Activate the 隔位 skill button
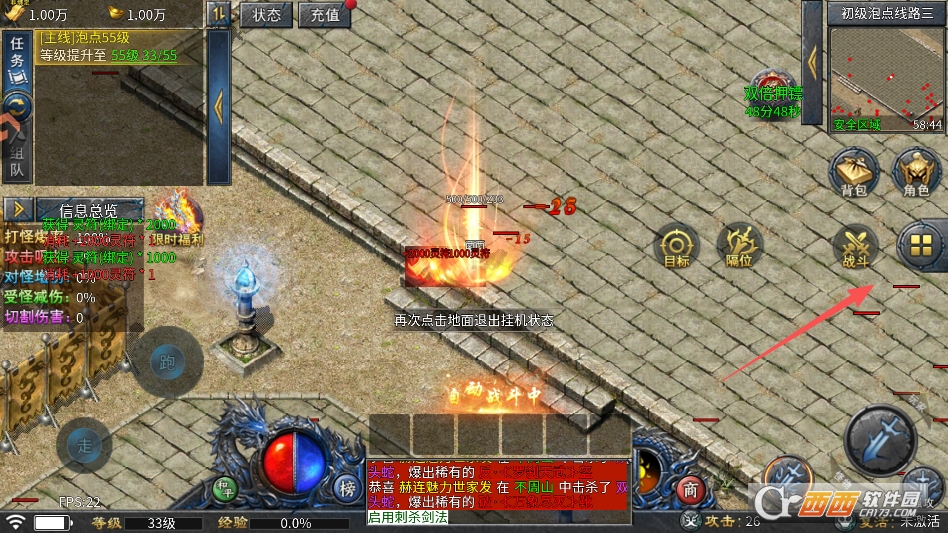Viewport: 948px width, 533px height. pos(739,246)
